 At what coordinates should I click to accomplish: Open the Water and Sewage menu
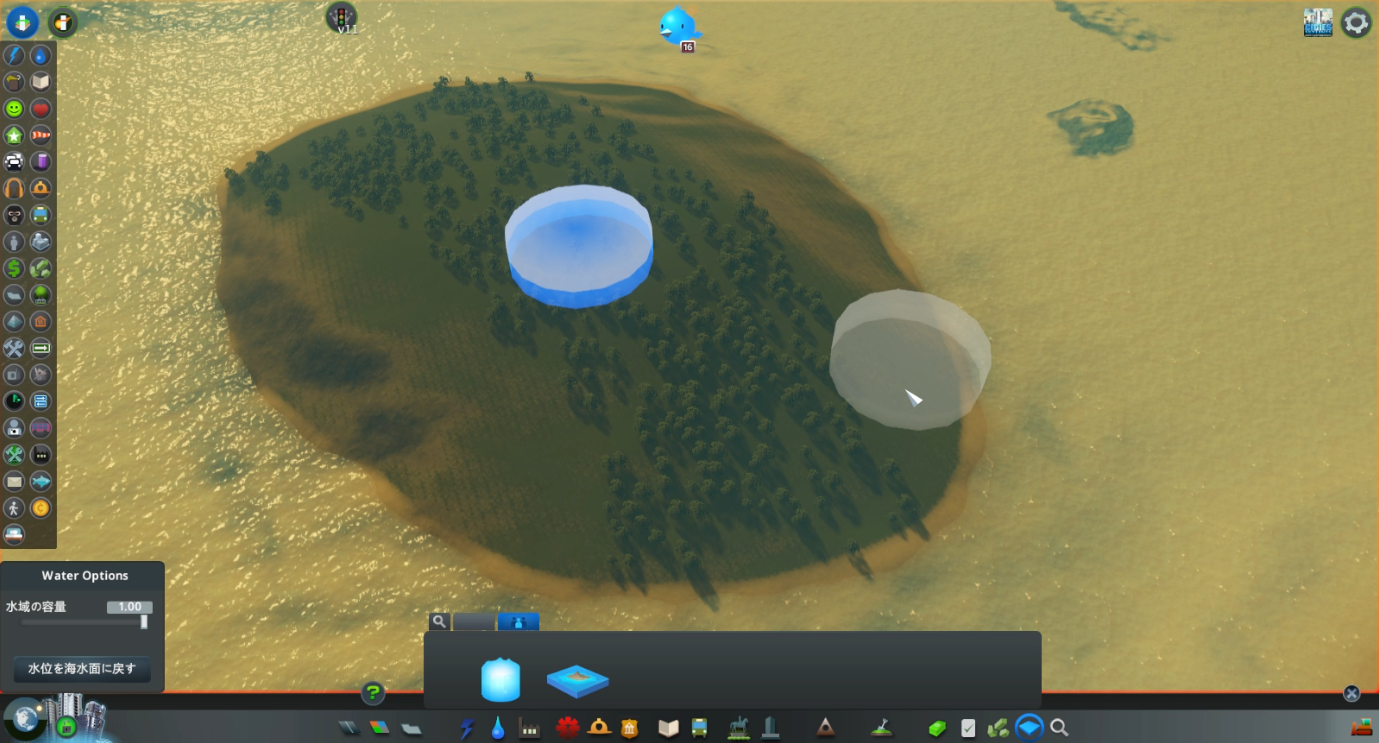click(497, 727)
